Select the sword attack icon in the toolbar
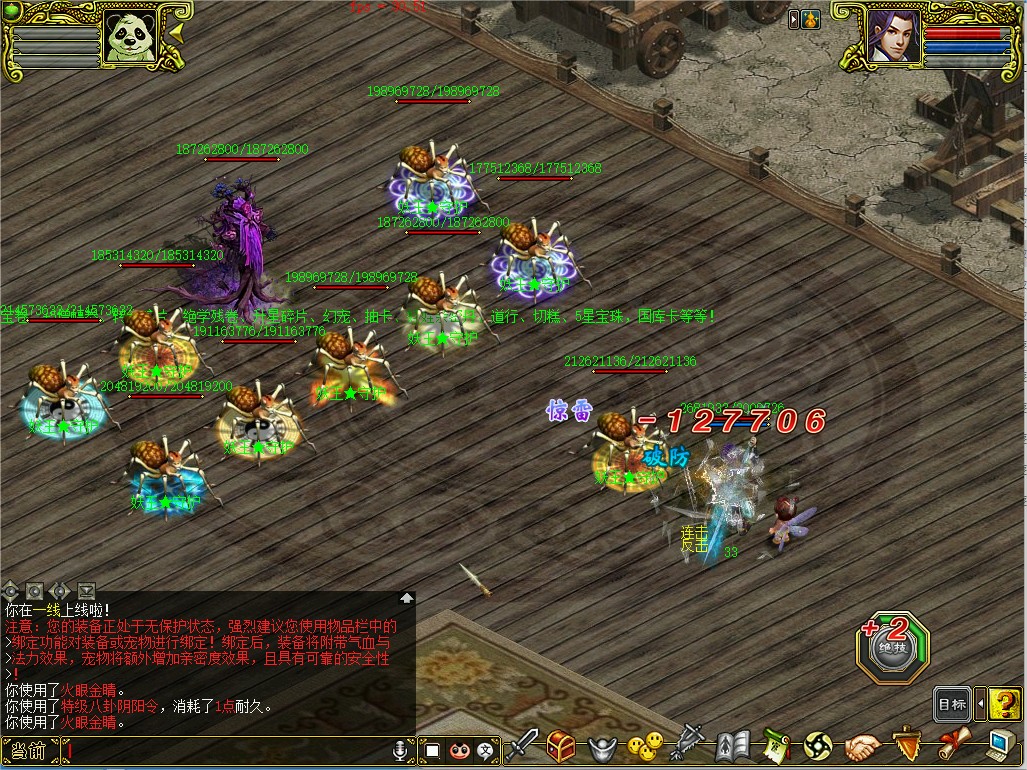The width and height of the screenshot is (1027, 770). [522, 746]
